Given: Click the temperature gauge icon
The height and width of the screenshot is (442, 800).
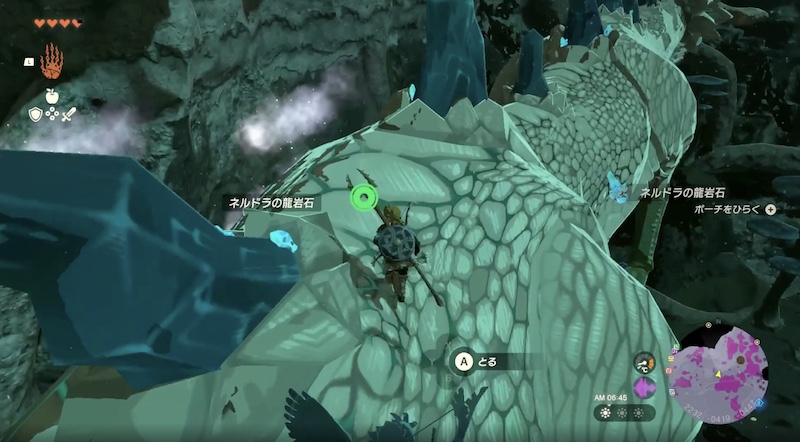Looking at the screenshot, I should pyautogui.click(x=646, y=363).
